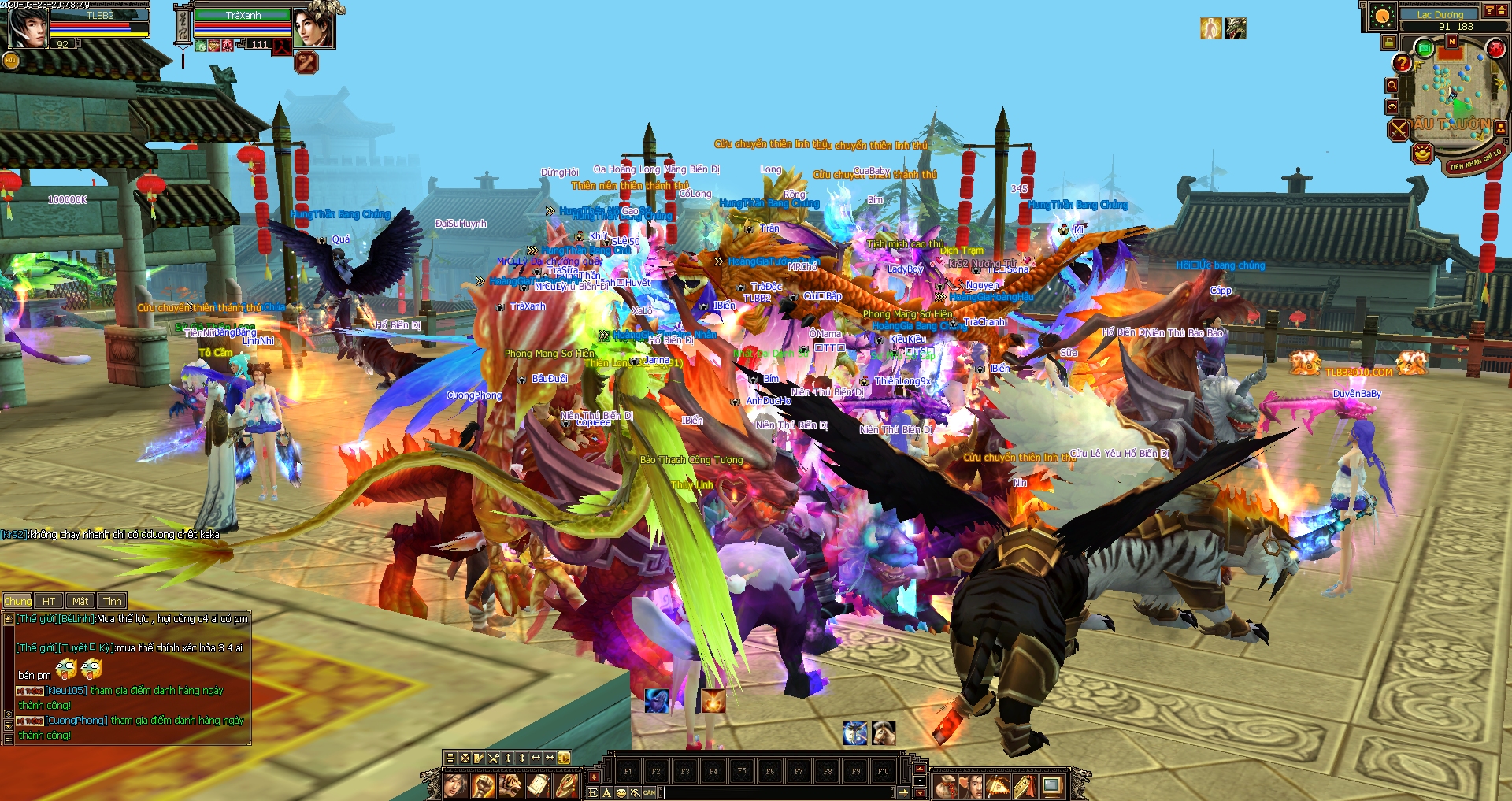Screen dimensions: 1512x801
Task: Click the gold ingot shop button
Action: pyautogui.click(x=1421, y=152)
